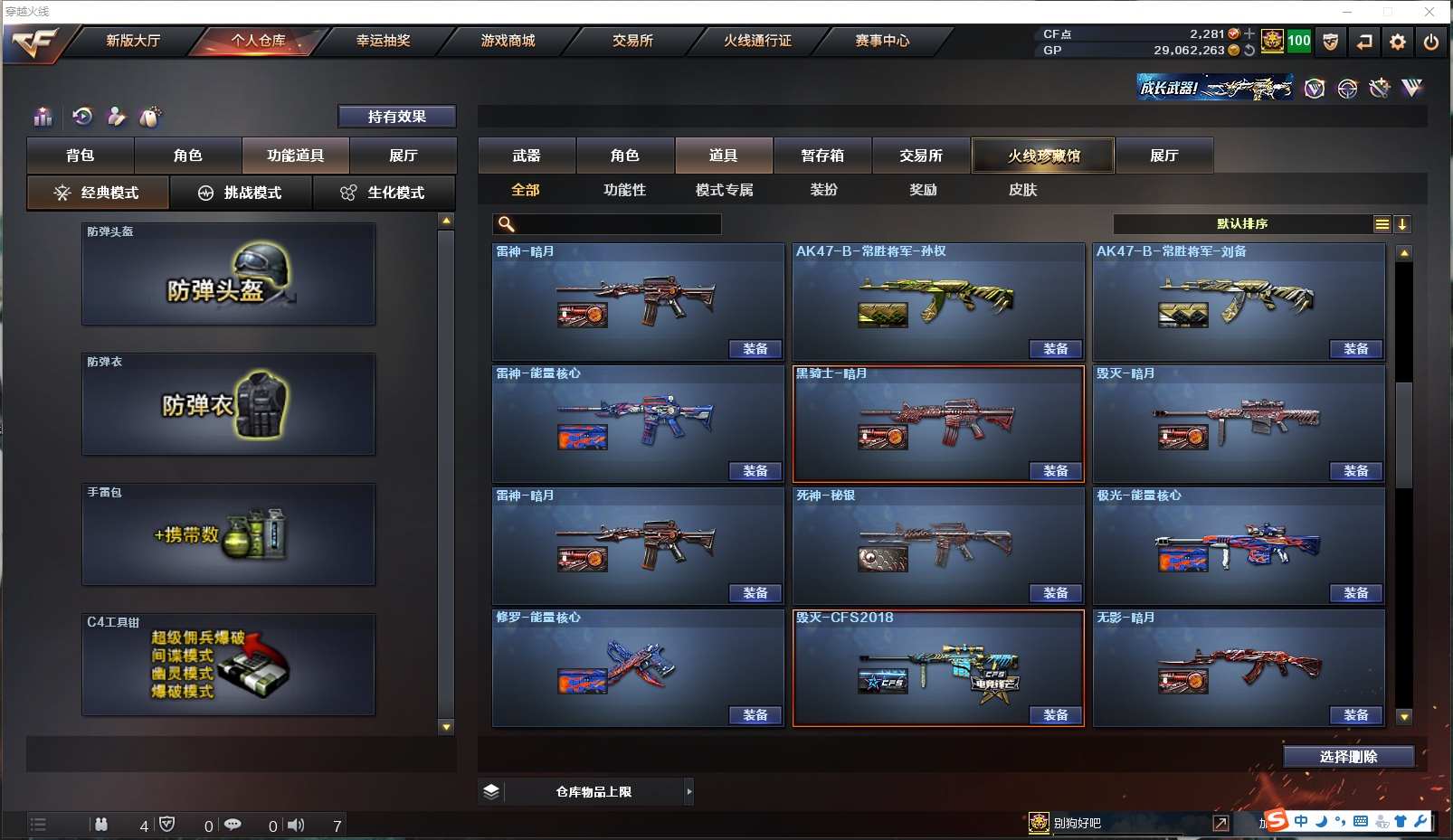Switch to the 游戏商城 shop tab
The width and height of the screenshot is (1453, 840).
(508, 41)
